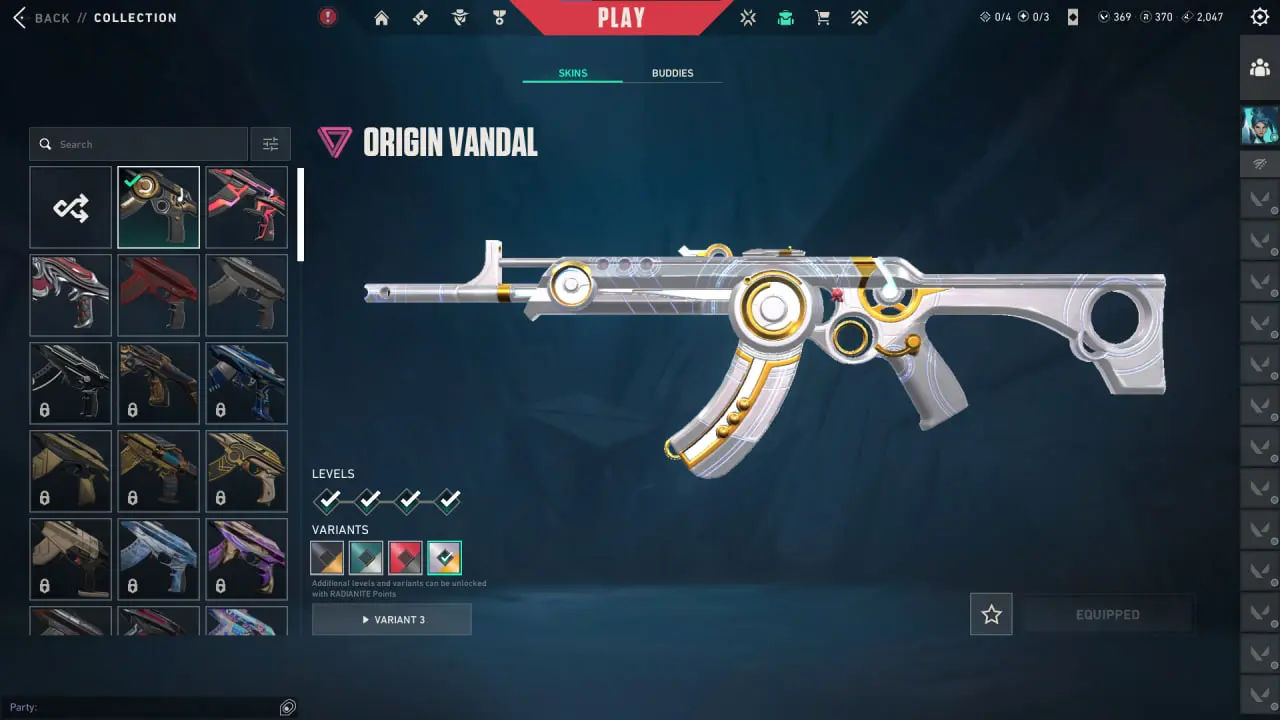Go BACK to the Collection

48,17
